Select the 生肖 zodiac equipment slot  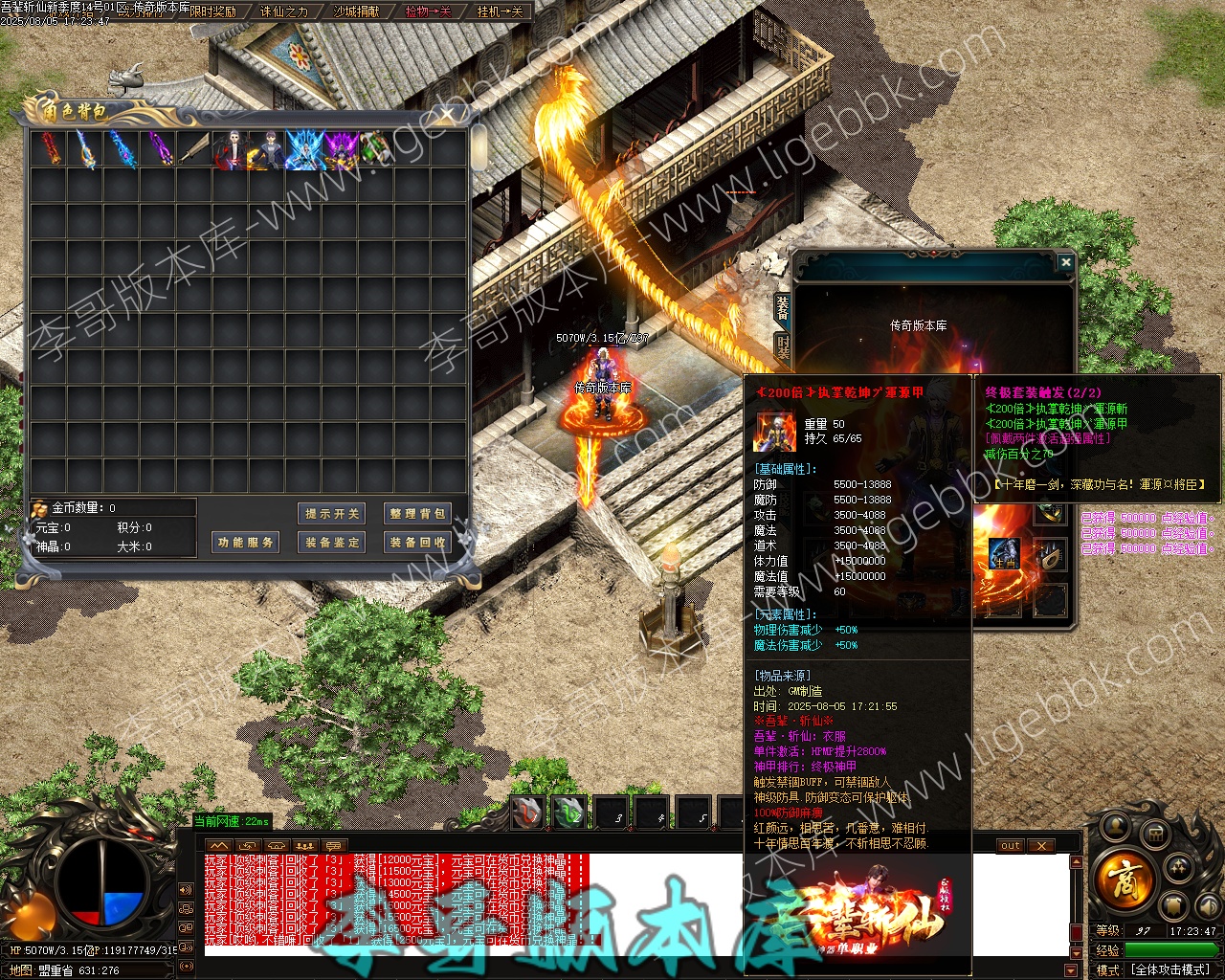click(x=1004, y=554)
